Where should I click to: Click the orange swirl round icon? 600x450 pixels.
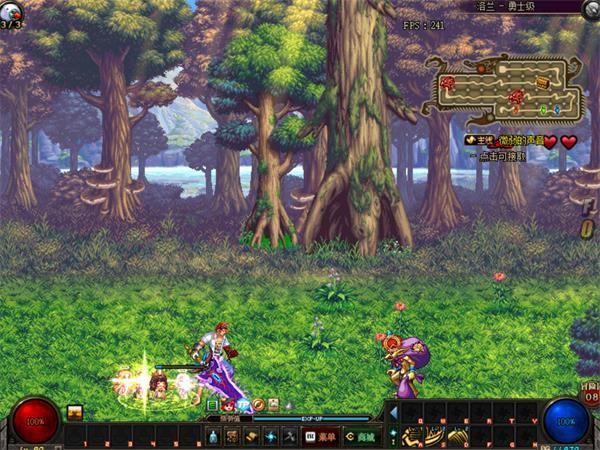[258, 405]
